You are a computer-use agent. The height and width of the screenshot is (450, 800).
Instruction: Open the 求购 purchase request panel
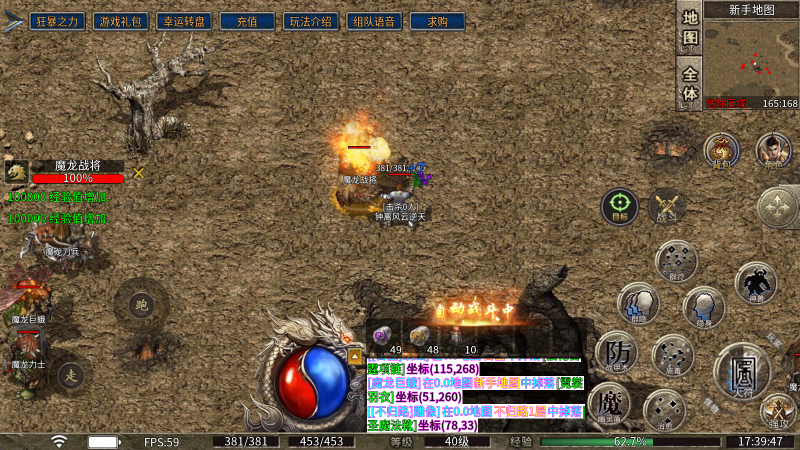pyautogui.click(x=437, y=21)
